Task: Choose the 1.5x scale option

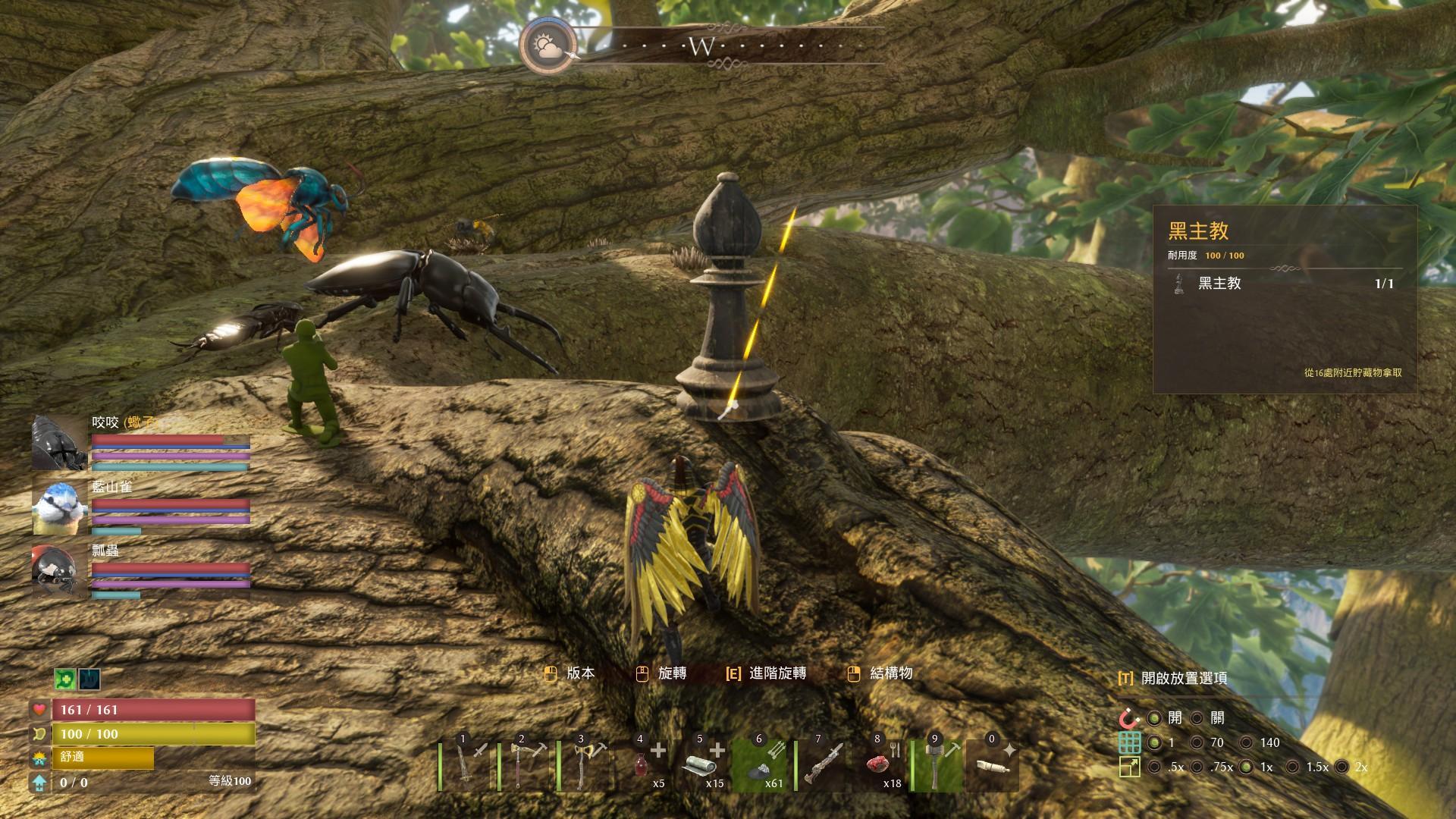Action: 1292,767
